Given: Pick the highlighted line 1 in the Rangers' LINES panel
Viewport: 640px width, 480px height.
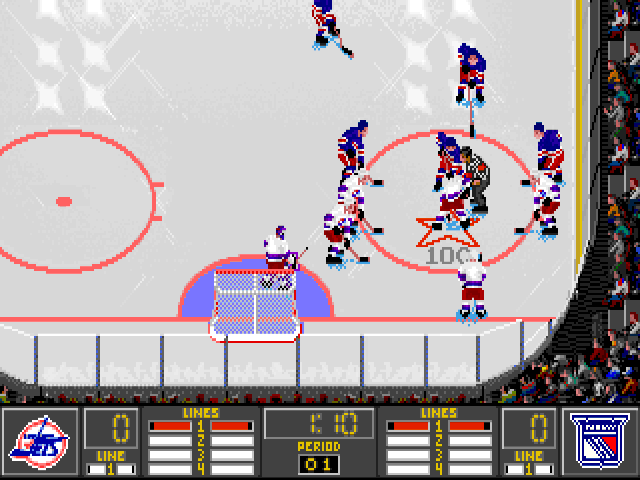Looking at the screenshot, I should pyautogui.click(x=438, y=427).
